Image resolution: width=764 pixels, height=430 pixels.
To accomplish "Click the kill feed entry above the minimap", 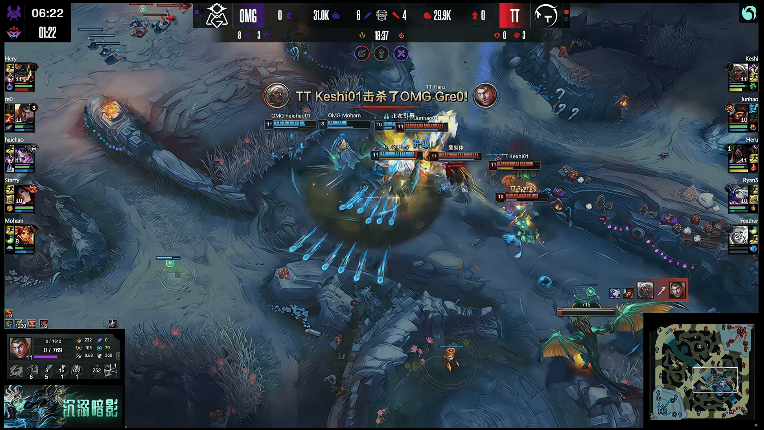I will click(649, 290).
